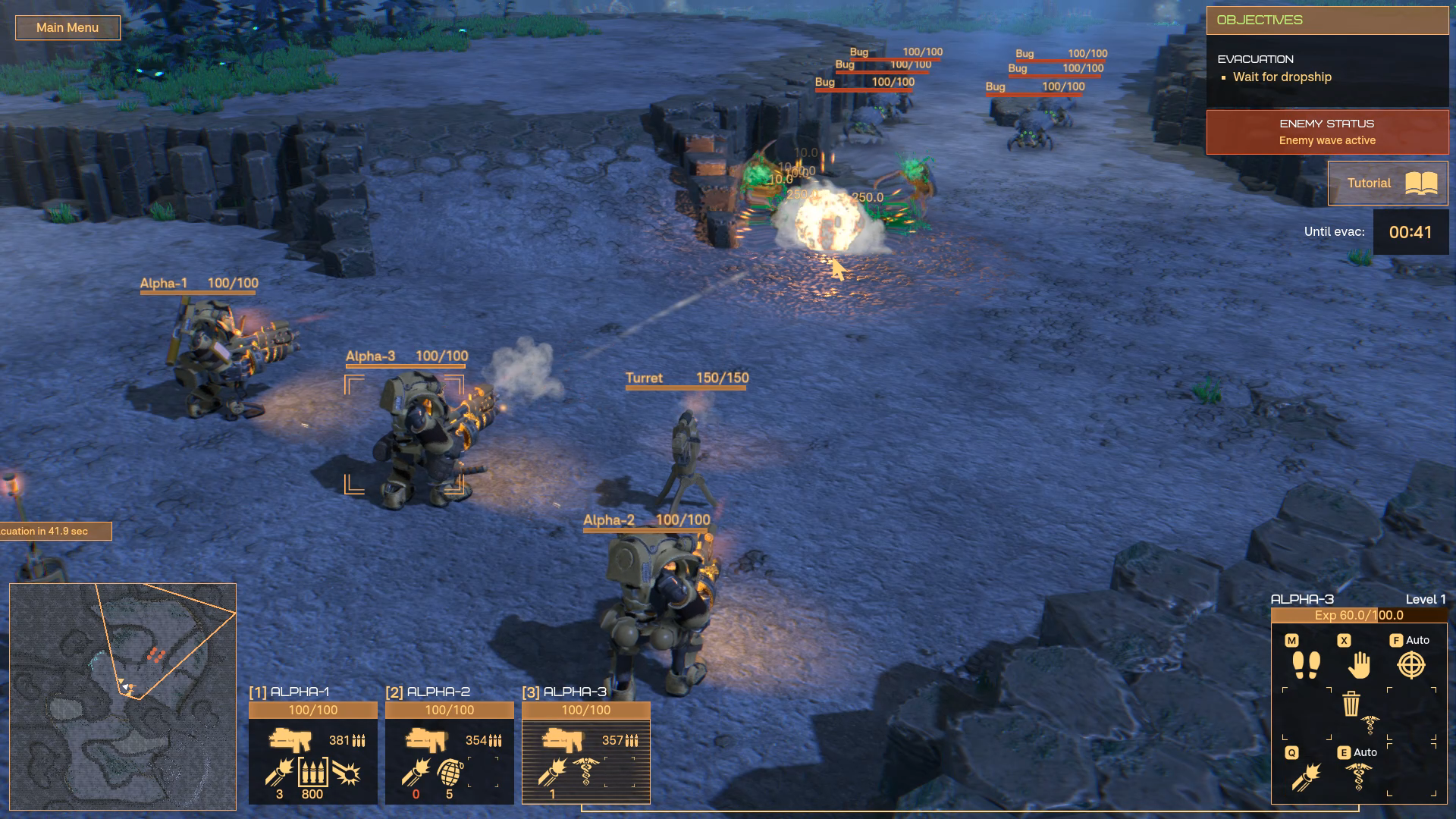This screenshot has height=819, width=1456.
Task: Issue the Stop hand command
Action: 1359,665
